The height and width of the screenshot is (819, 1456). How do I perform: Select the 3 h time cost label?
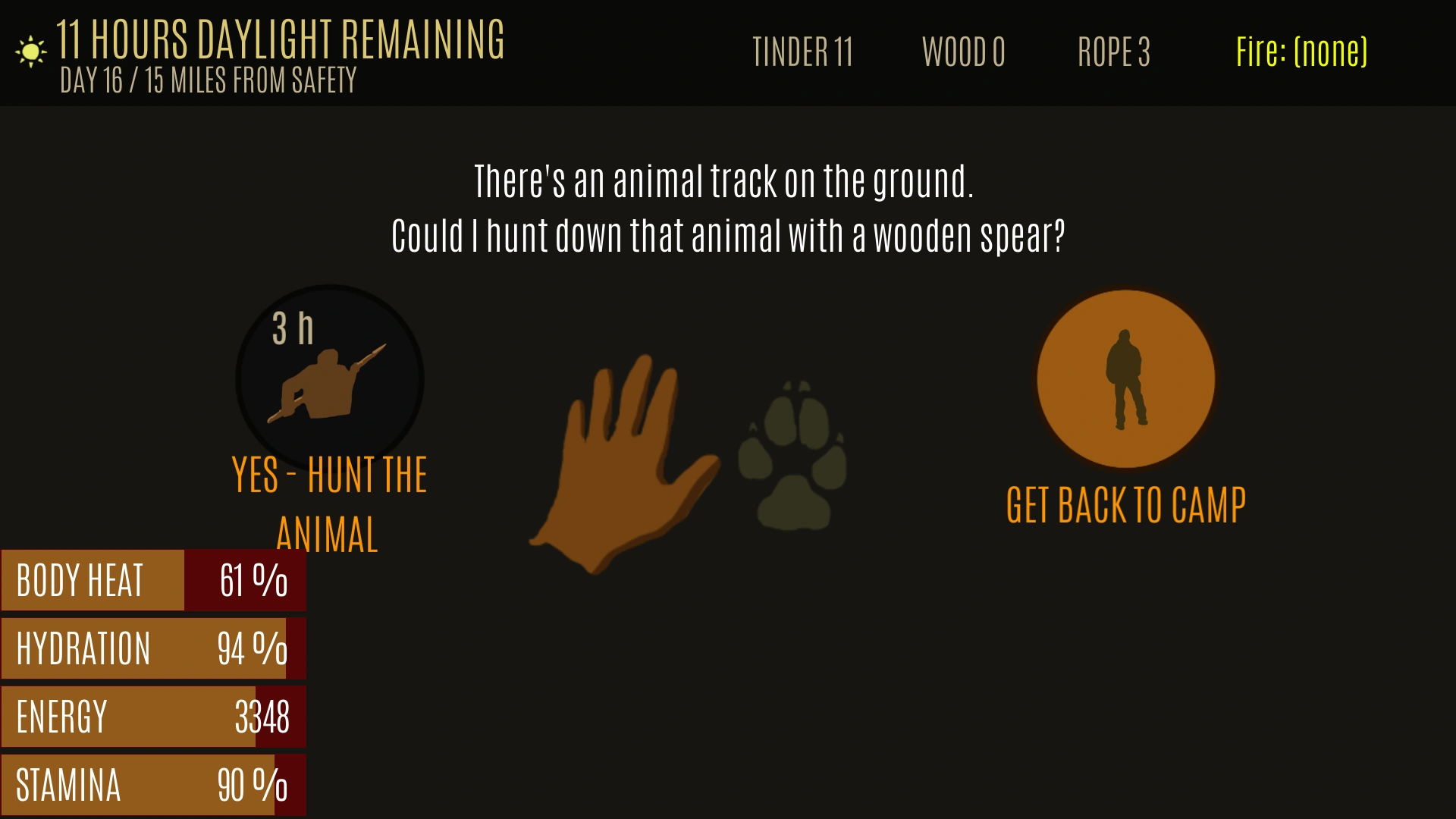[292, 329]
